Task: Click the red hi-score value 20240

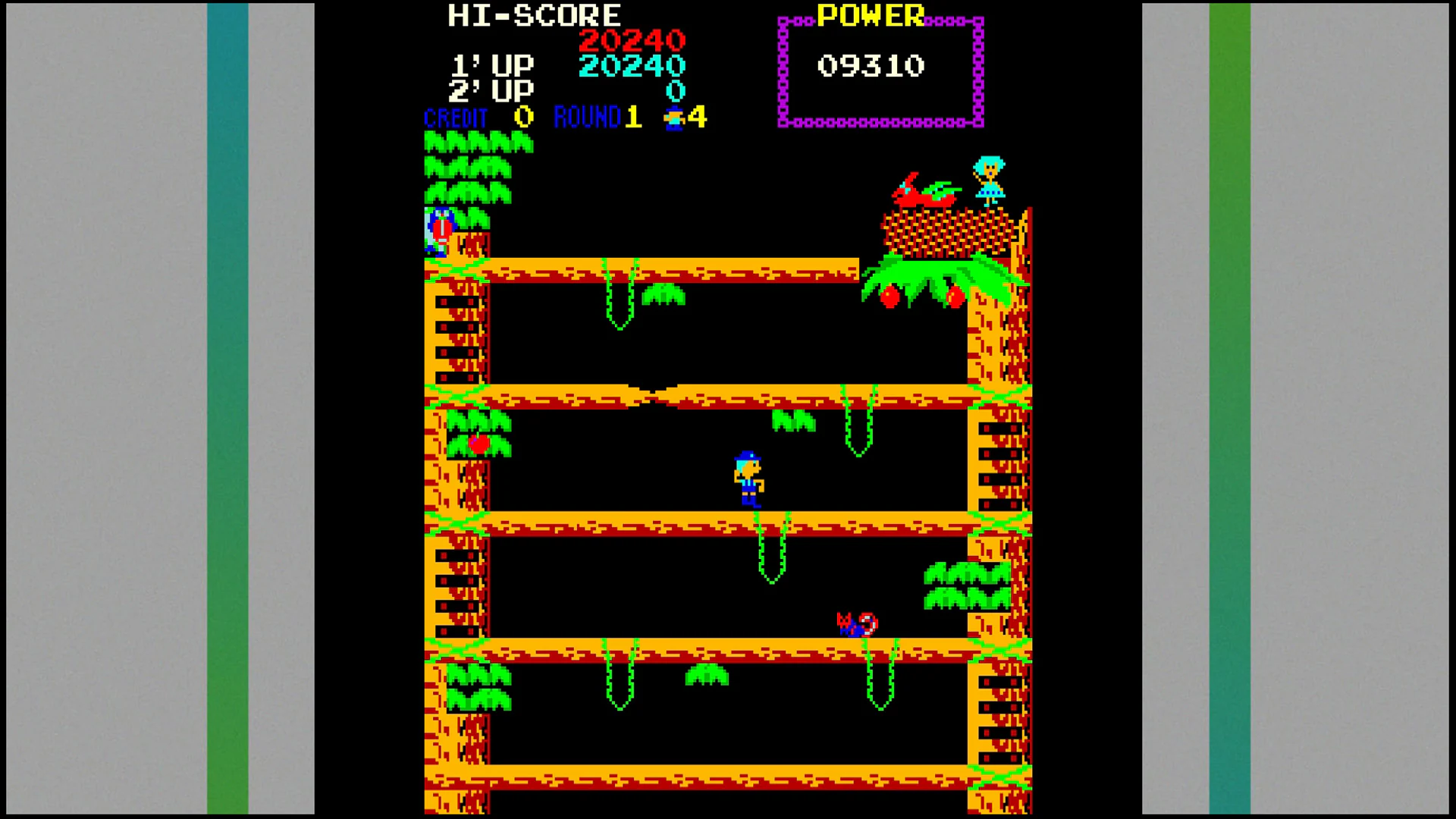Action: point(631,42)
